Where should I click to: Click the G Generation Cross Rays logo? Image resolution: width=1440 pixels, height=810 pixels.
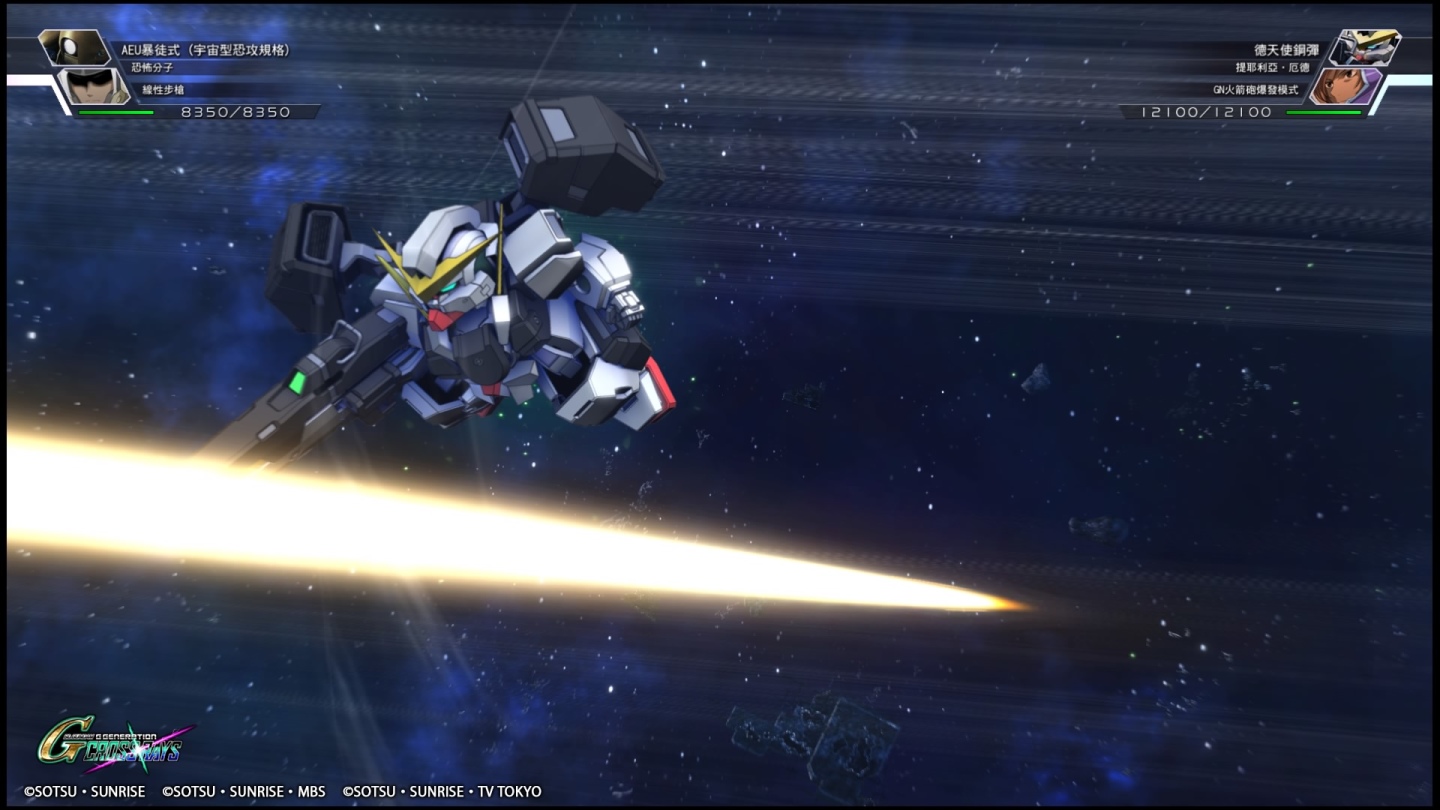click(x=110, y=743)
